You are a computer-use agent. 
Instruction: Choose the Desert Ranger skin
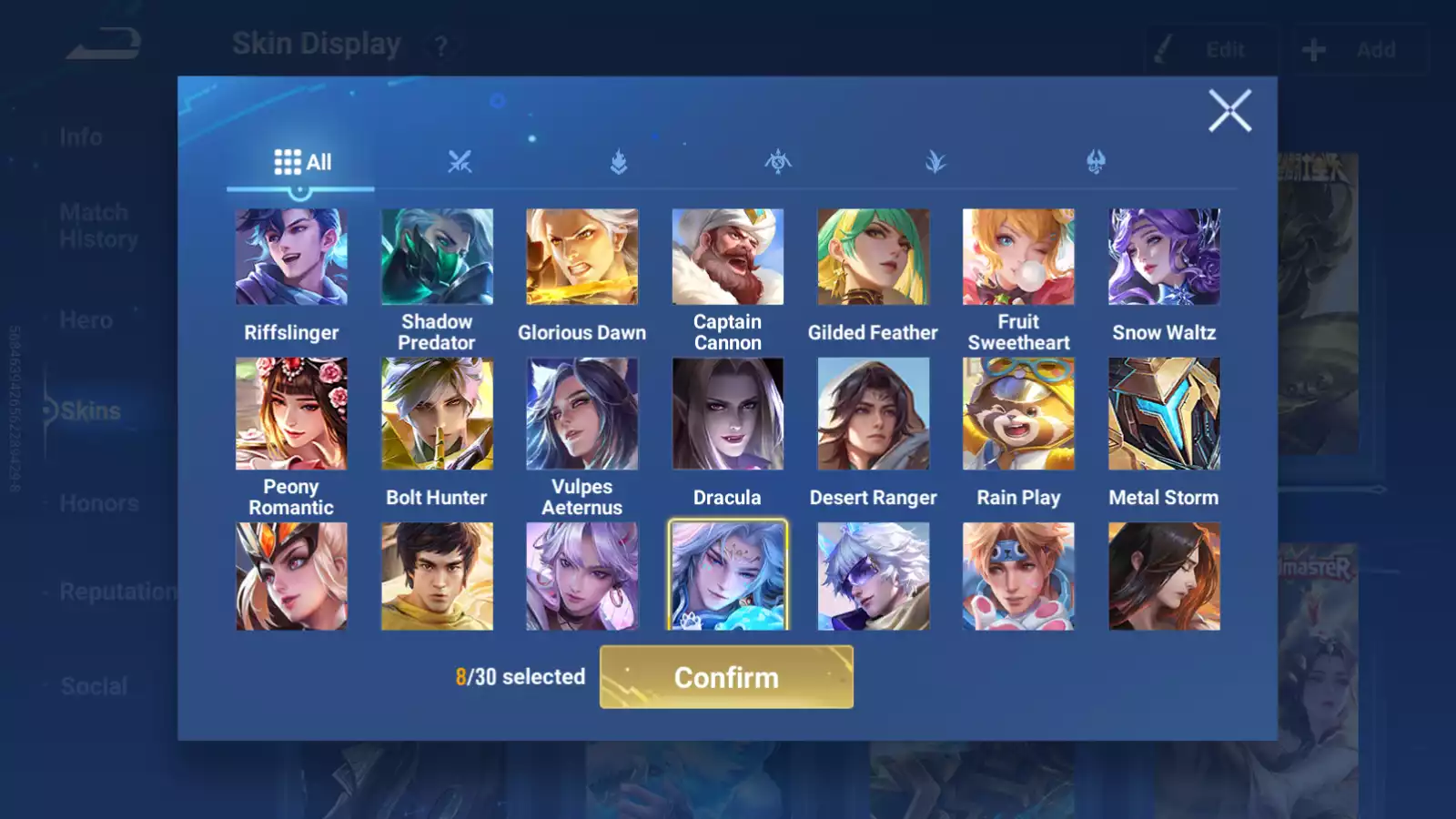click(x=873, y=414)
